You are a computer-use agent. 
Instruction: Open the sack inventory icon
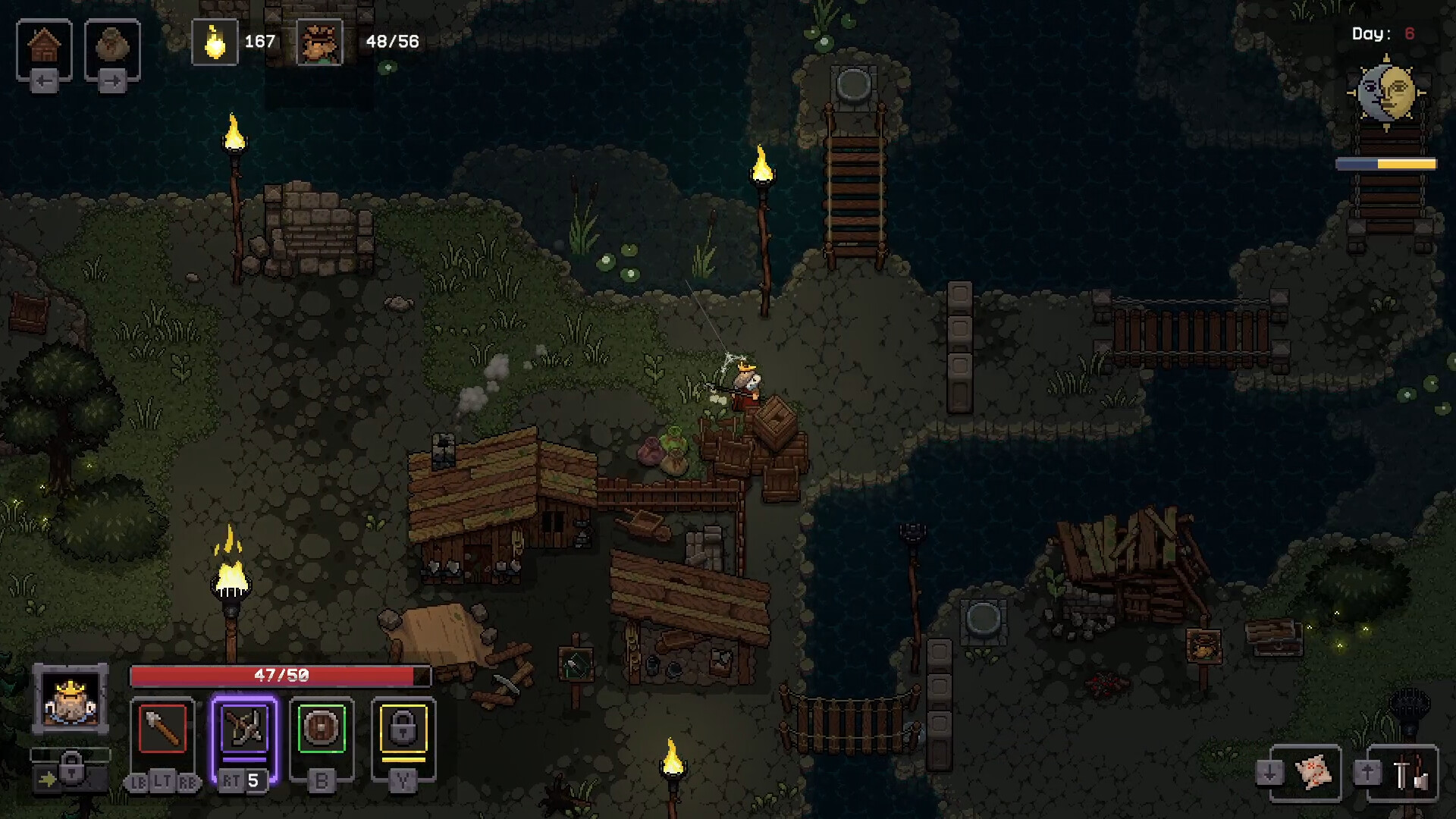[112, 46]
